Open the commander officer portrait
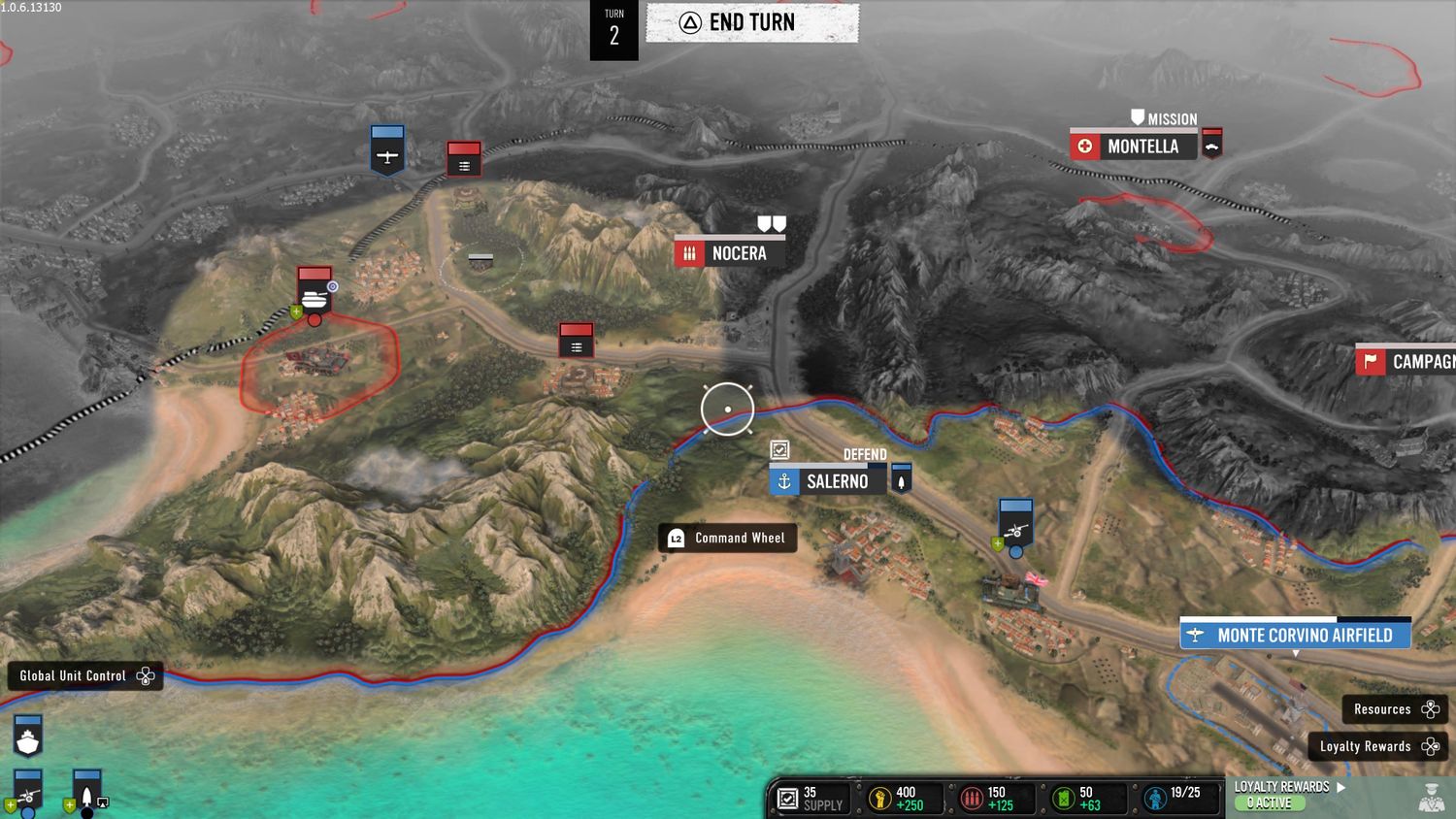The image size is (1456, 819). point(1431,797)
